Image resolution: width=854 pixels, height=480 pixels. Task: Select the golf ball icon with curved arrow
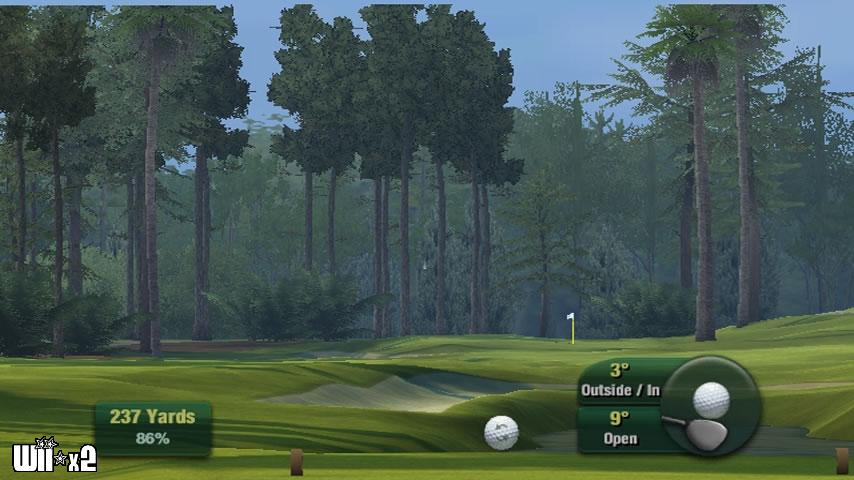(501, 432)
